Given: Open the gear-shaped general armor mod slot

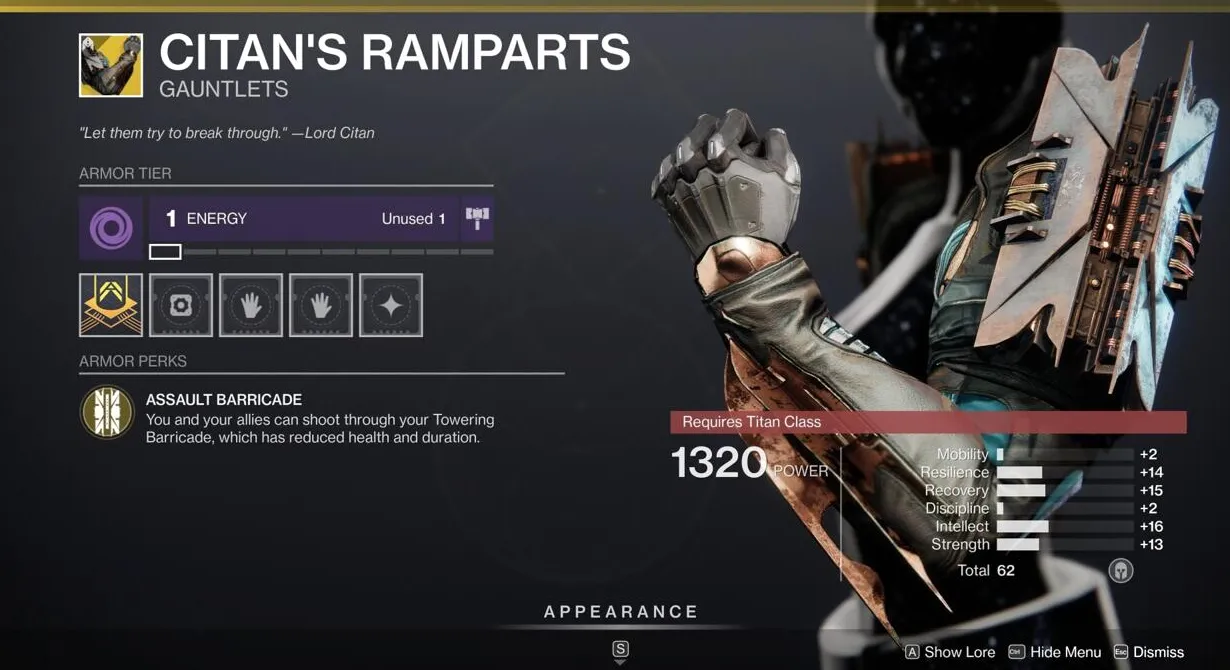Looking at the screenshot, I should (181, 305).
